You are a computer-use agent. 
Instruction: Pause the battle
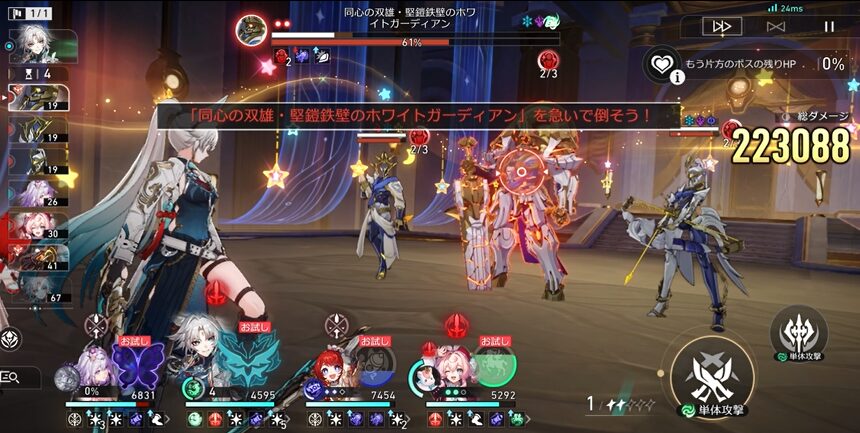[829, 26]
